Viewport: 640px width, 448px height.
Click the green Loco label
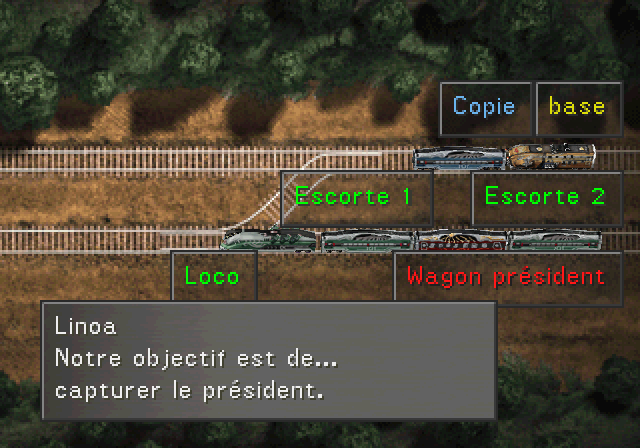(213, 276)
